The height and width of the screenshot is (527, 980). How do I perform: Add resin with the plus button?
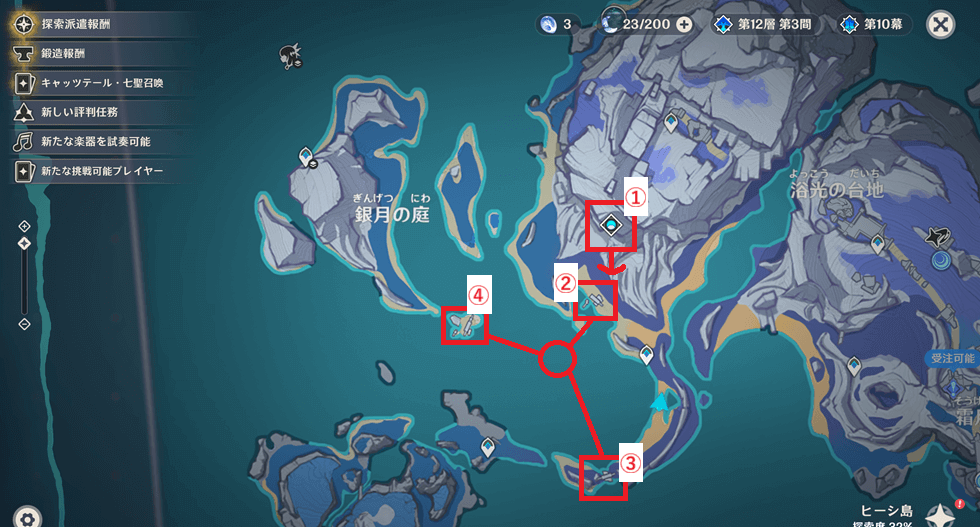[685, 24]
